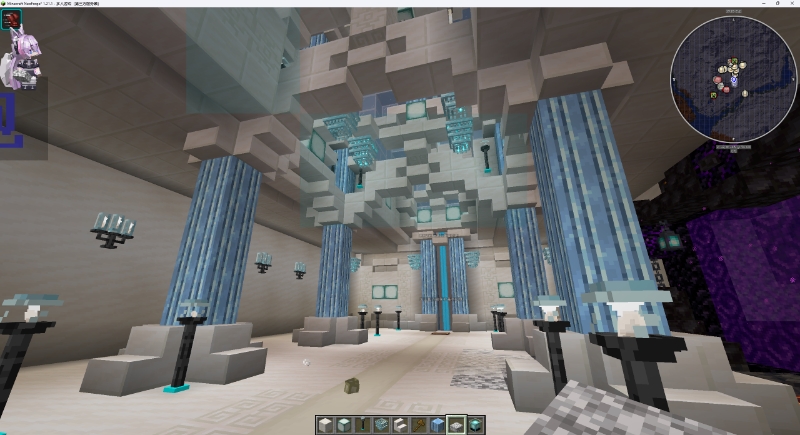The height and width of the screenshot is (435, 800).
Task: Select the highlighted gray stone slab slot
Action: [458, 425]
